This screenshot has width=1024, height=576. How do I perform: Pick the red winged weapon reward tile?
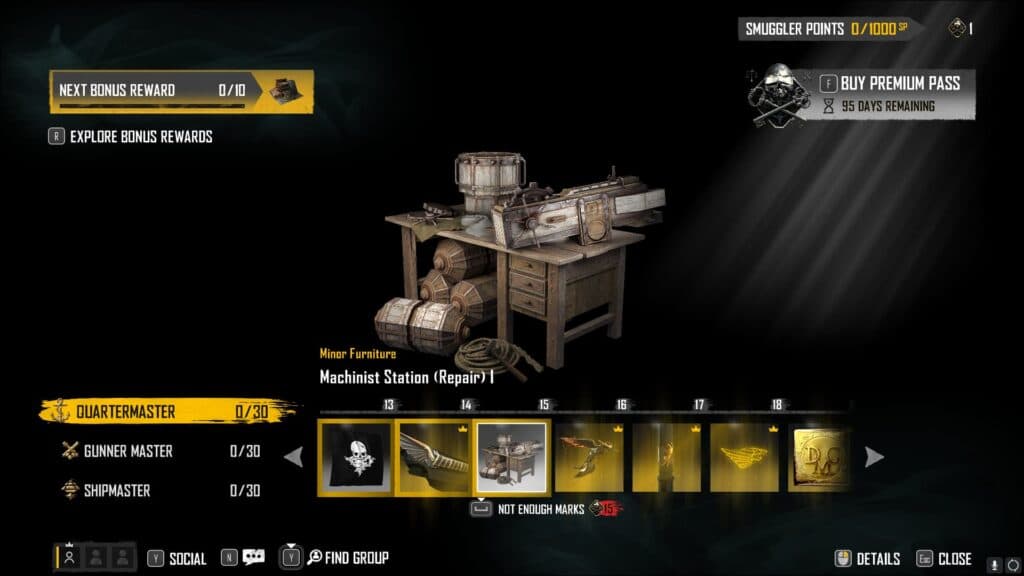tap(589, 457)
